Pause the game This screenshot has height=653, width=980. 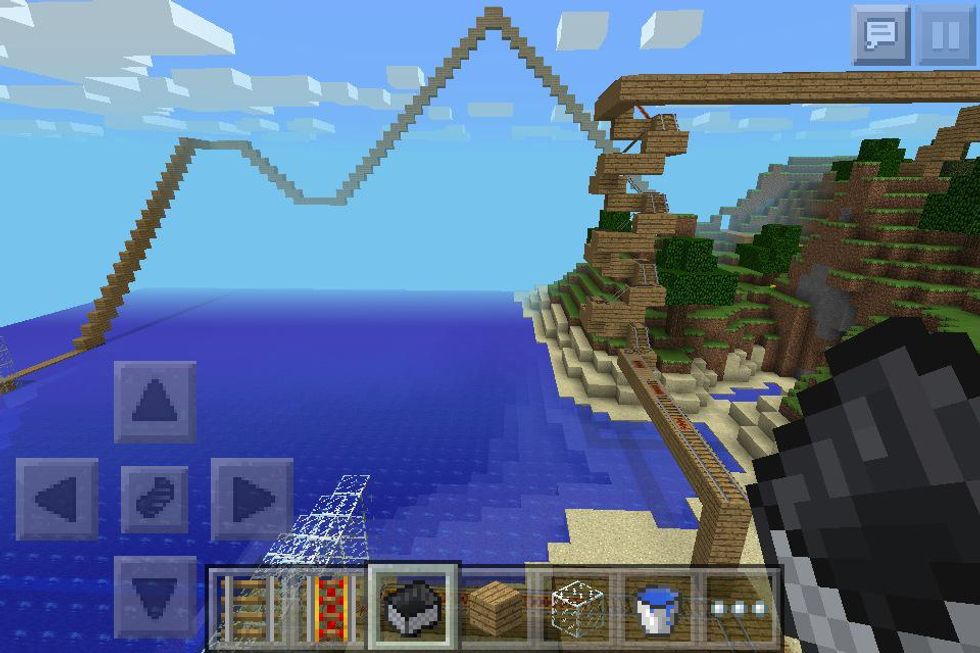tap(944, 34)
